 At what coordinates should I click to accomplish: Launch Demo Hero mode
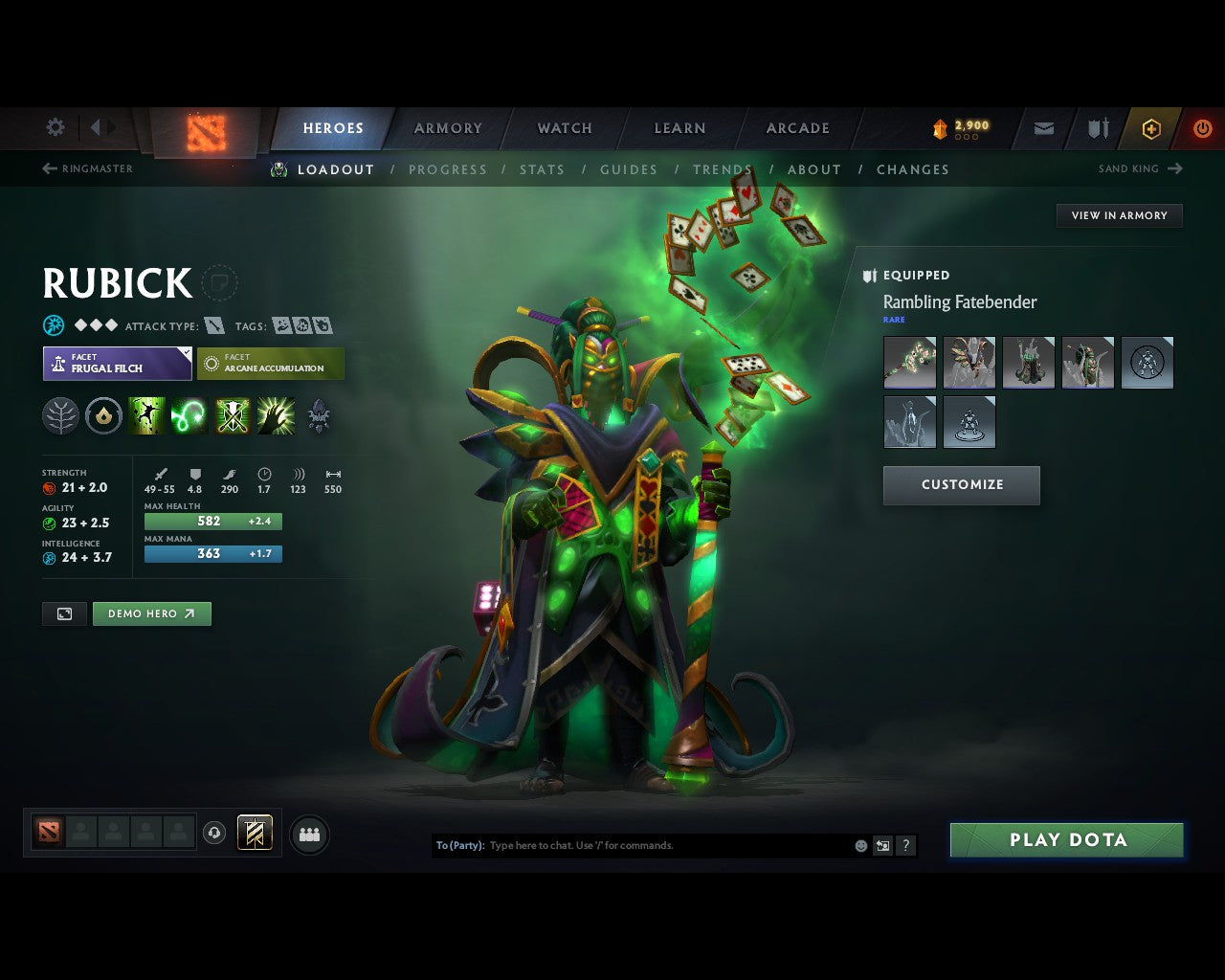(x=151, y=613)
